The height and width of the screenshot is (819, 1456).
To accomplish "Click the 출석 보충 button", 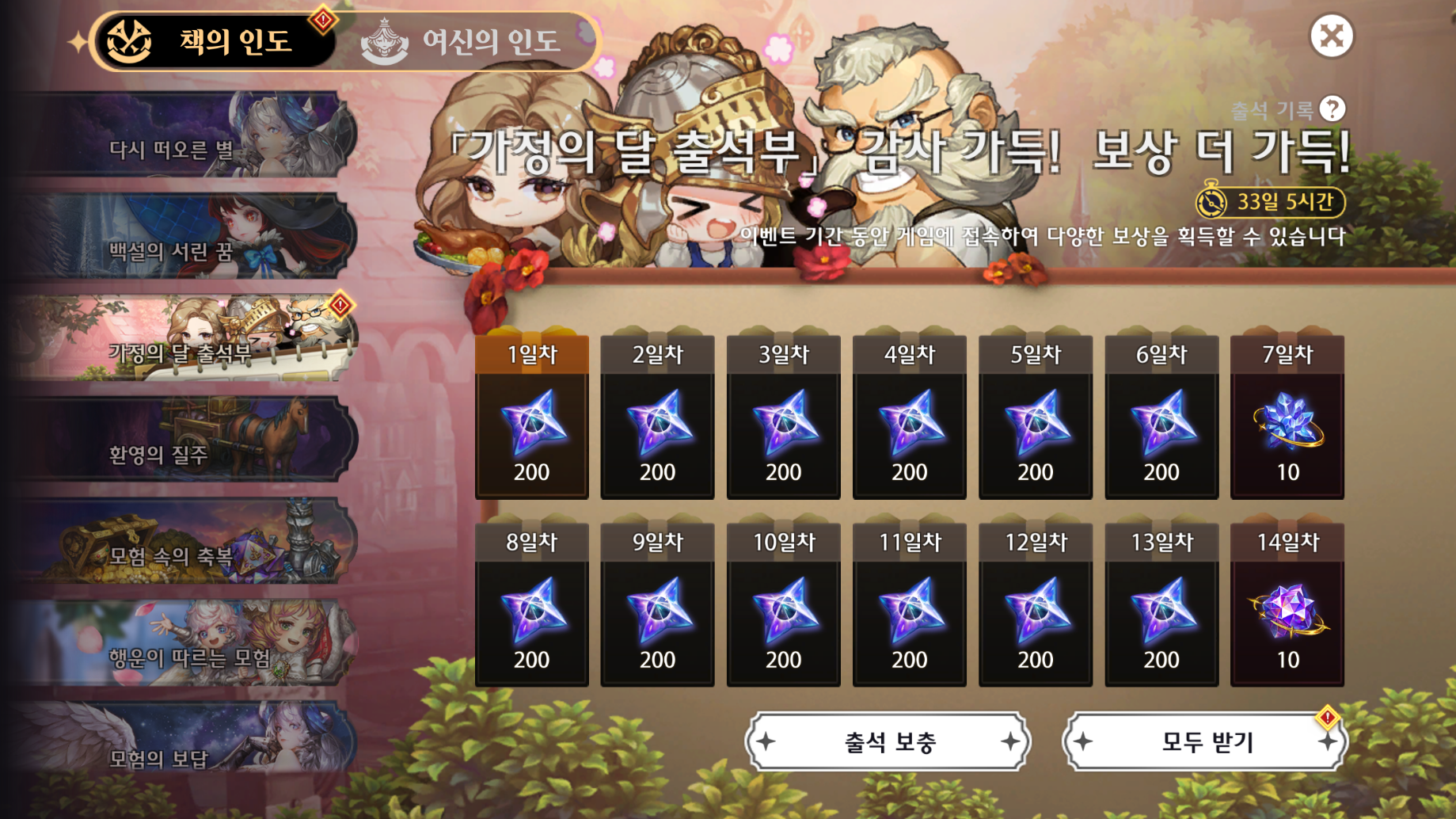I will tap(888, 742).
